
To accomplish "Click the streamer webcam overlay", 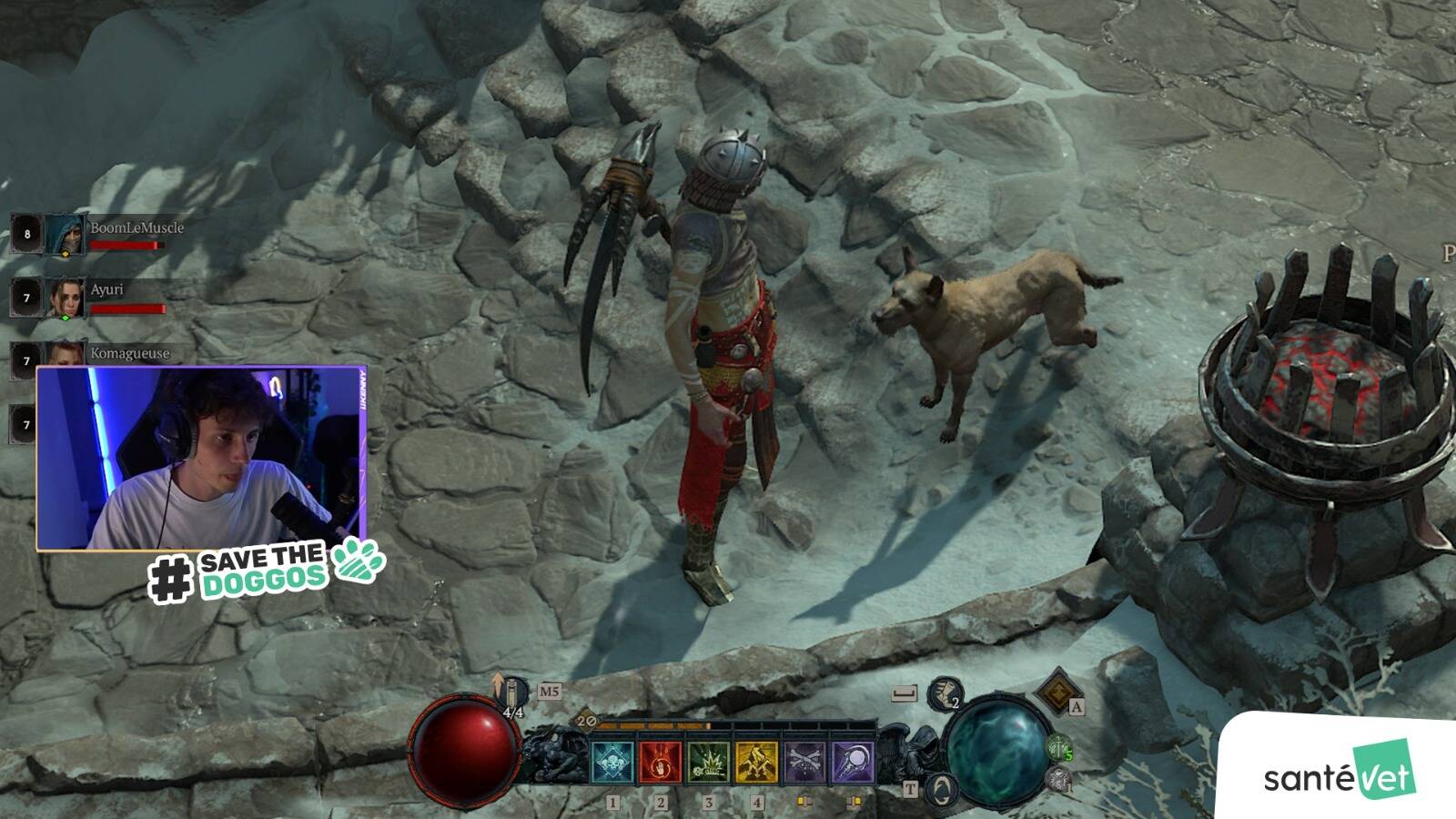I will [201, 459].
